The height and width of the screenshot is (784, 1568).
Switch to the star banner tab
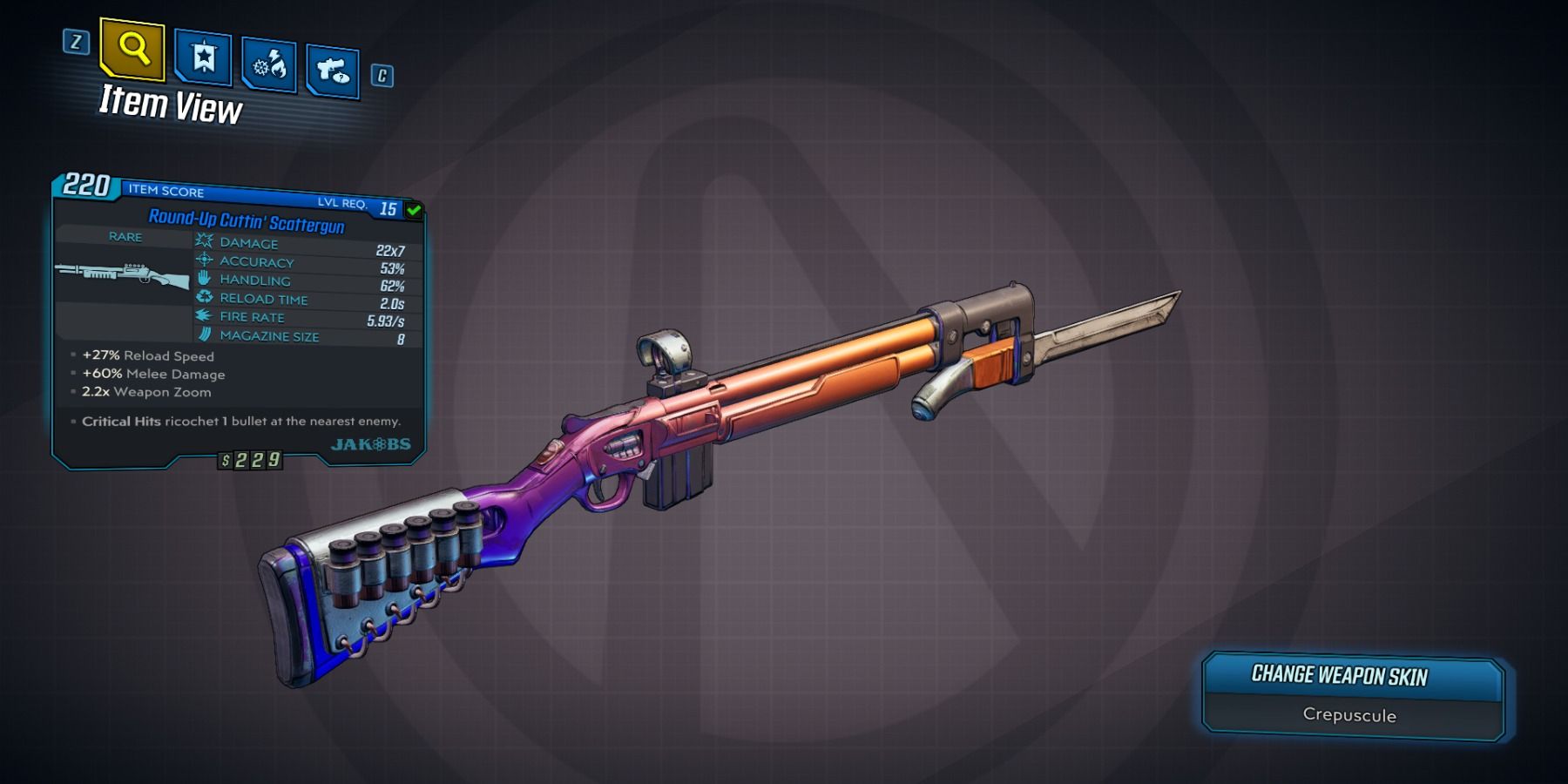pyautogui.click(x=203, y=58)
